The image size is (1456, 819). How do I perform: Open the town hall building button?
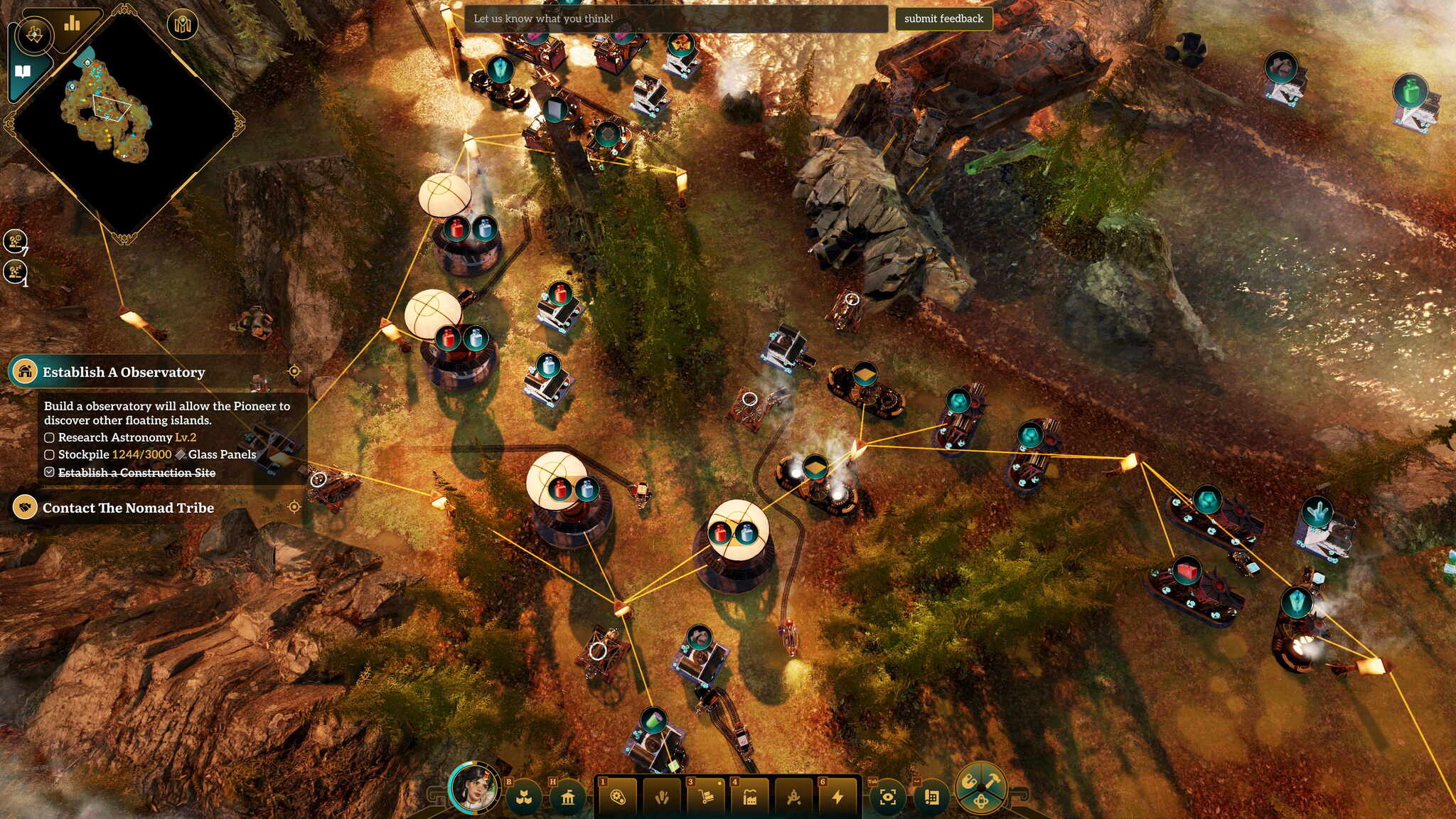(x=567, y=798)
